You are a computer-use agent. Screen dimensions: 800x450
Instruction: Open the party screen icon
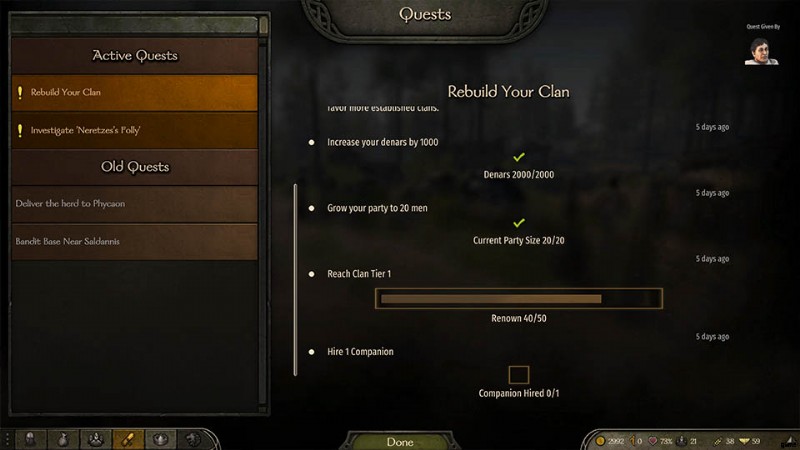(95, 439)
